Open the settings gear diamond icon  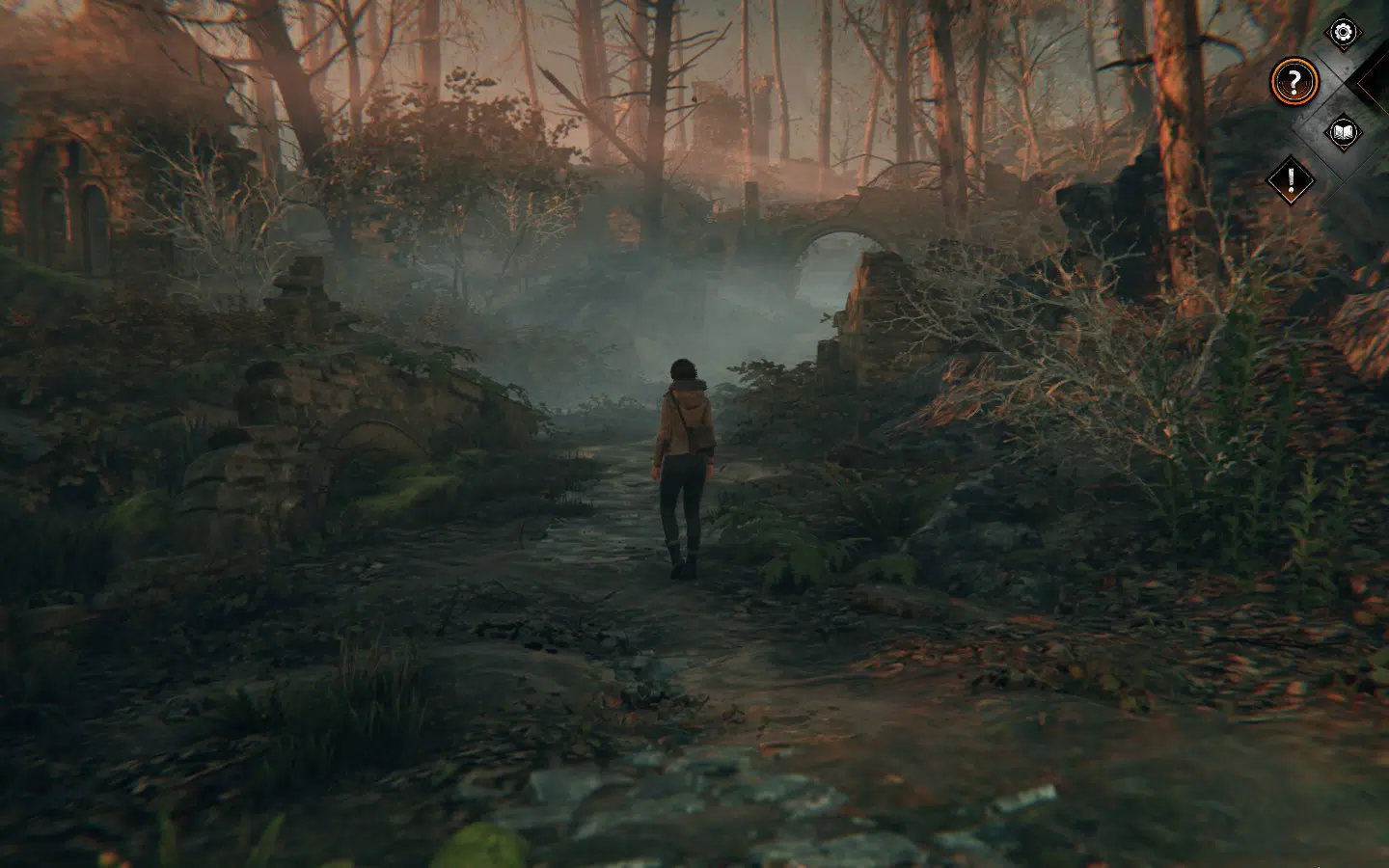coord(1342,32)
